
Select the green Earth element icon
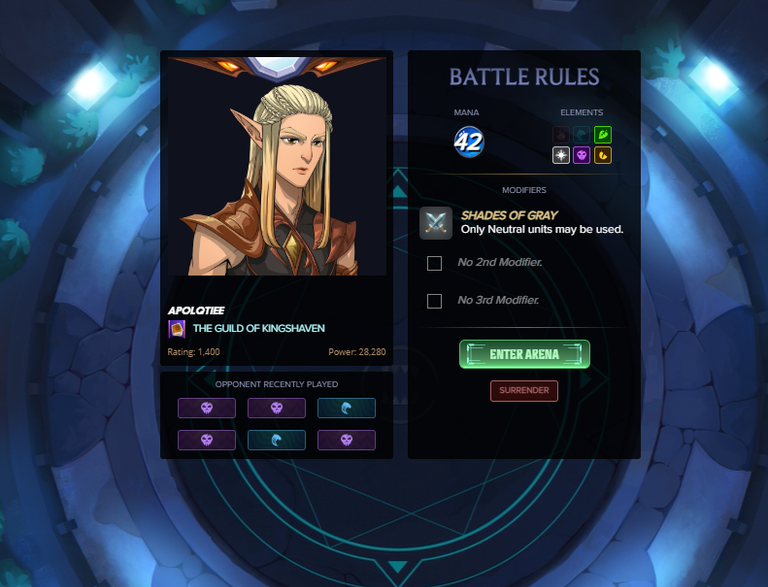coord(602,134)
